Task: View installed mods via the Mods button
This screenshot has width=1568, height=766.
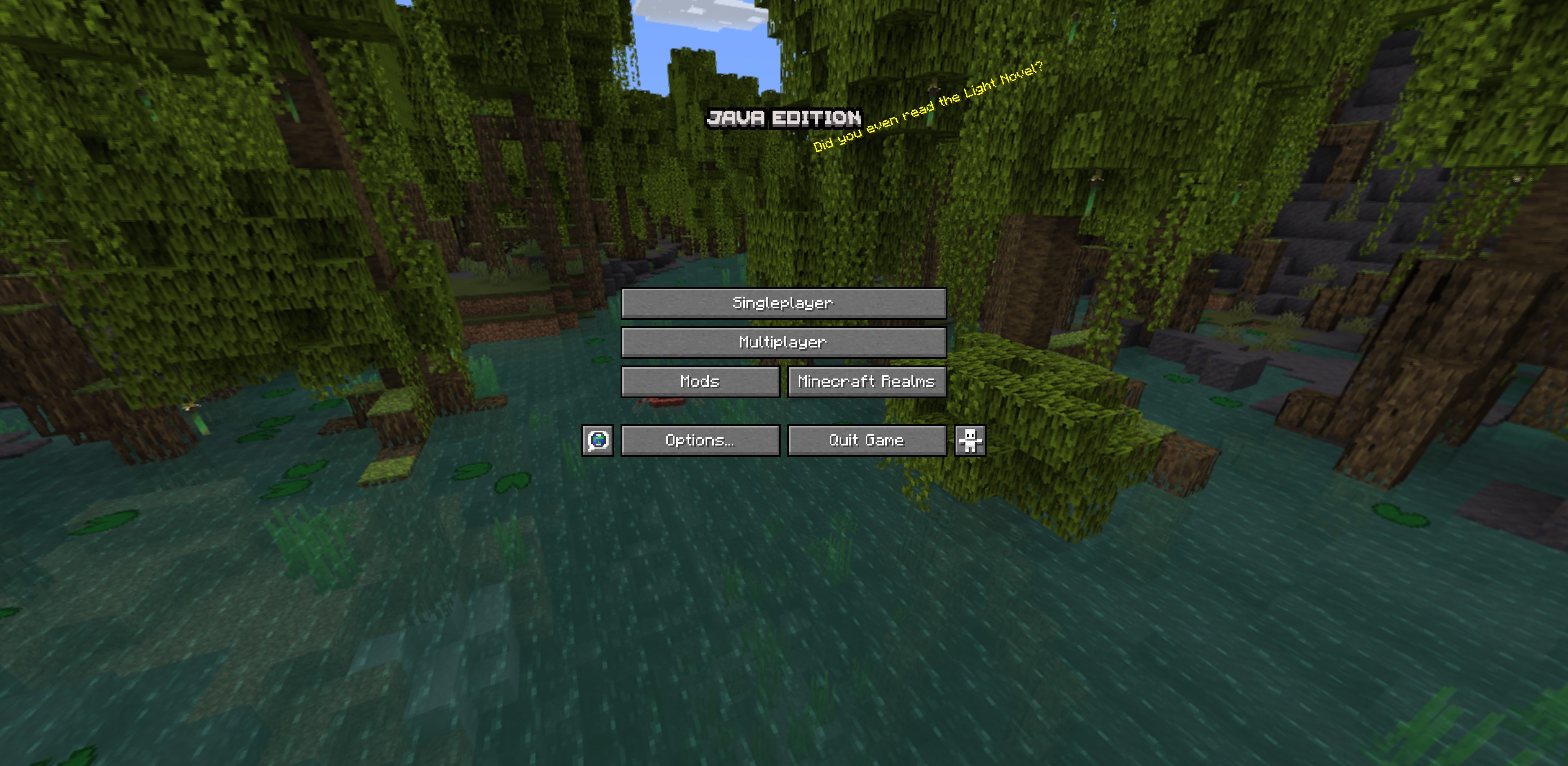Action: pos(699,381)
